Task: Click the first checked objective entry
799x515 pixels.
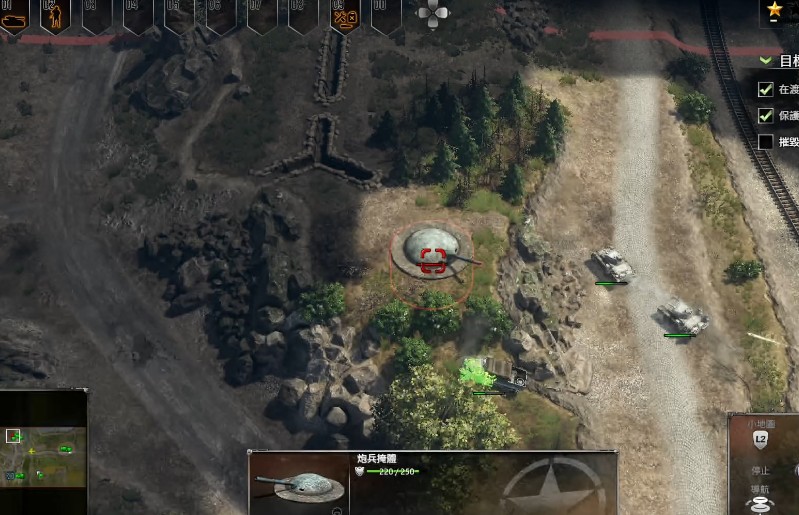Action: point(766,88)
